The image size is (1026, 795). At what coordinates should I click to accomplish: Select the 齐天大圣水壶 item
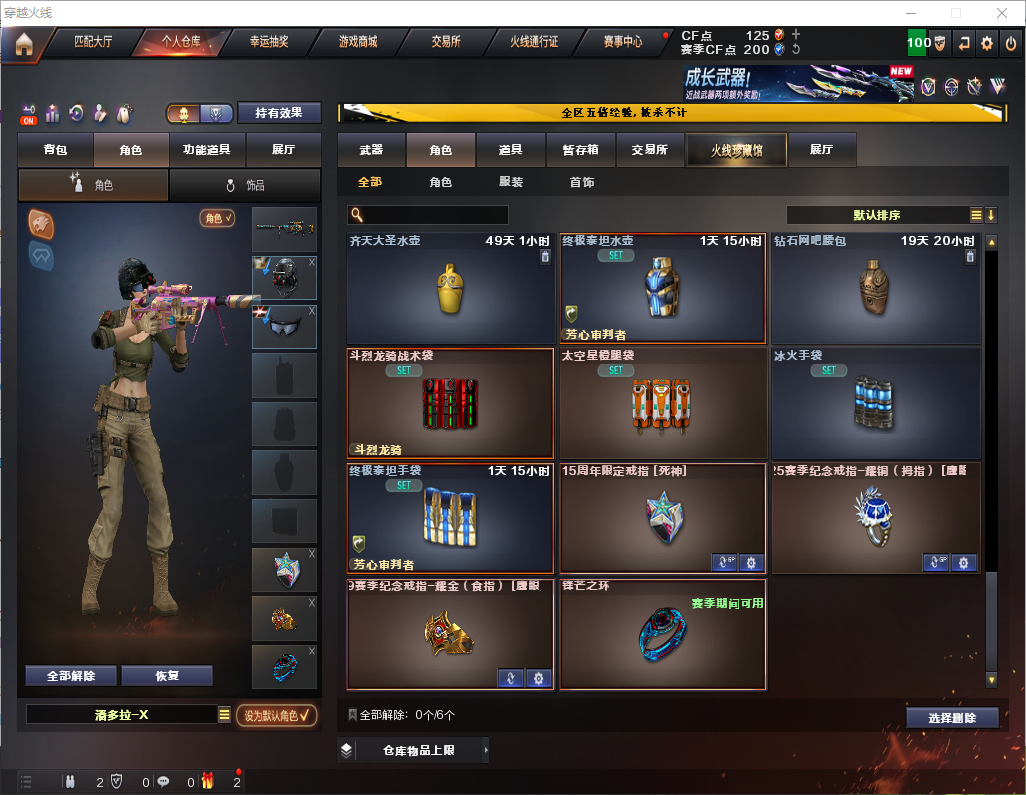pos(450,290)
